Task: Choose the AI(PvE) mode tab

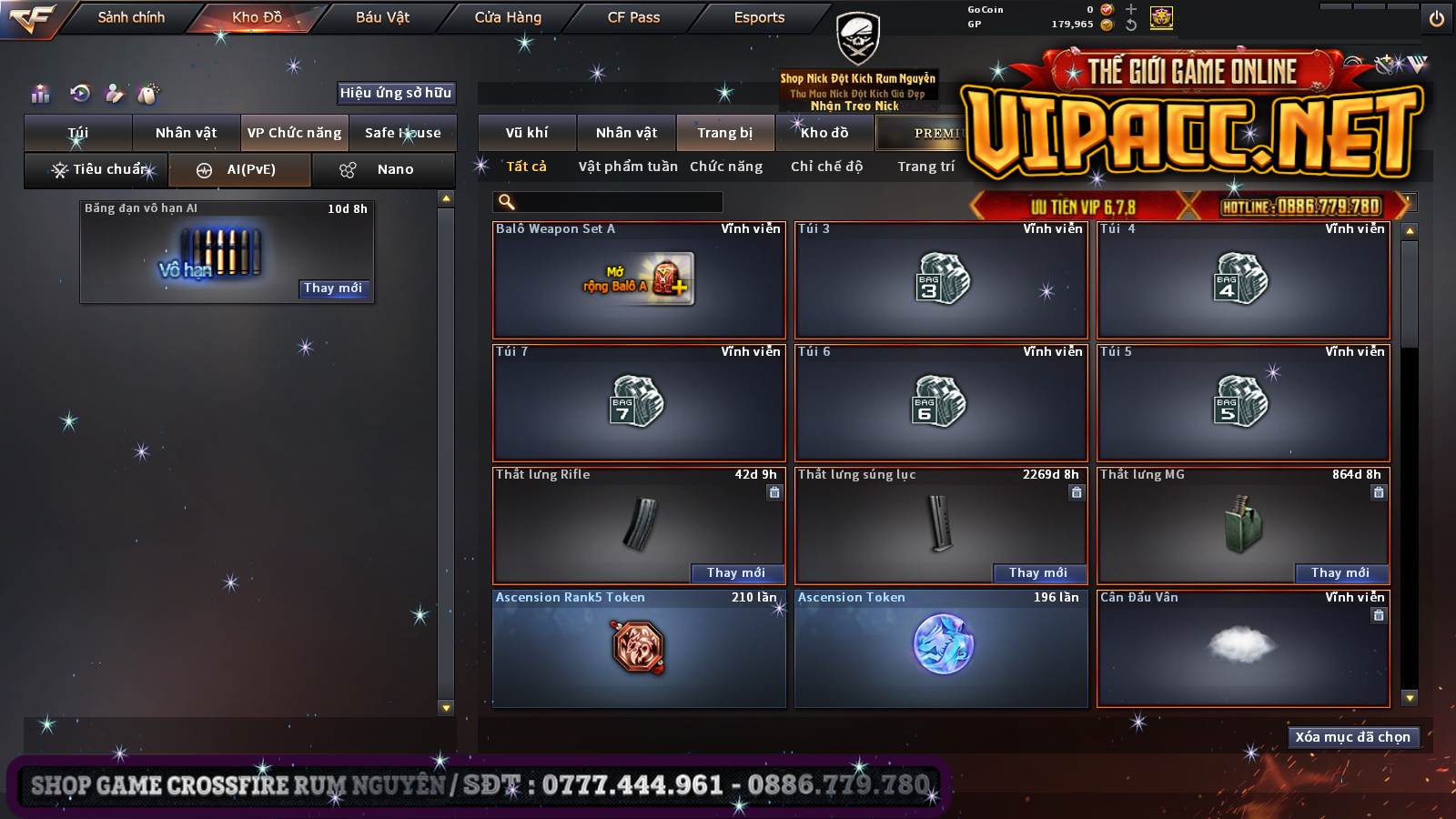Action: tap(240, 169)
